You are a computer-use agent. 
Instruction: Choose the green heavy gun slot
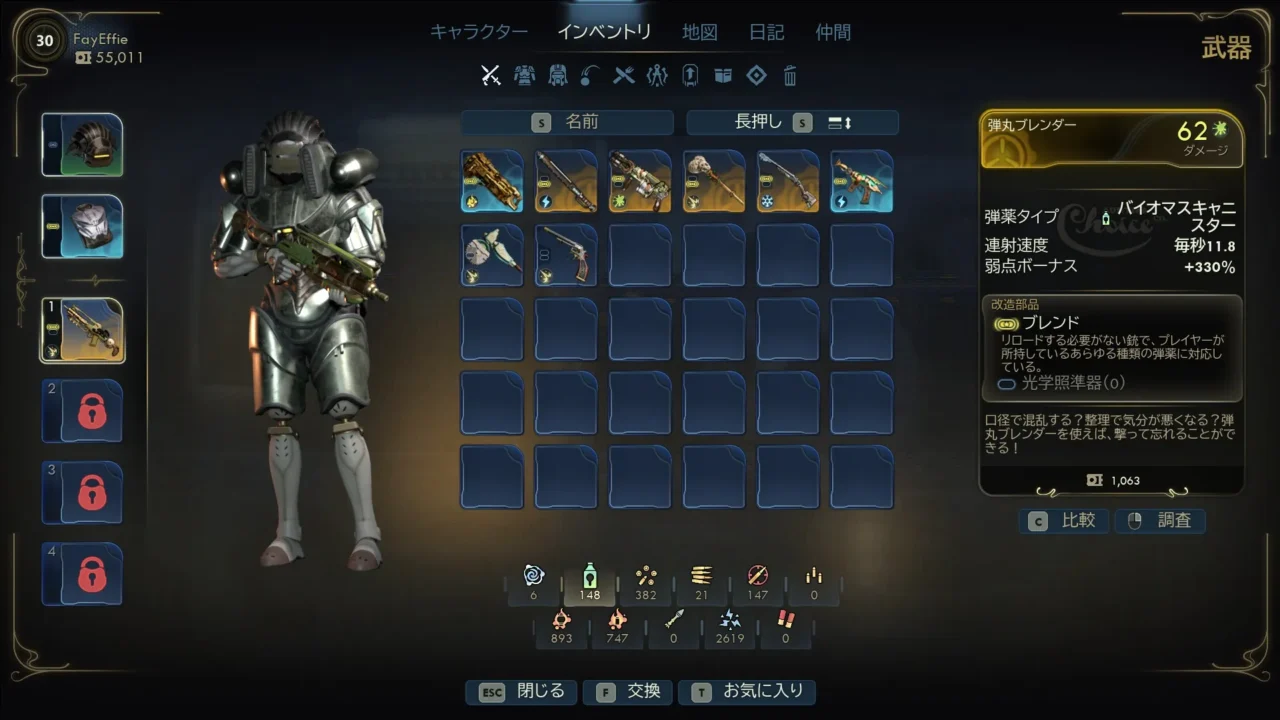click(x=640, y=181)
